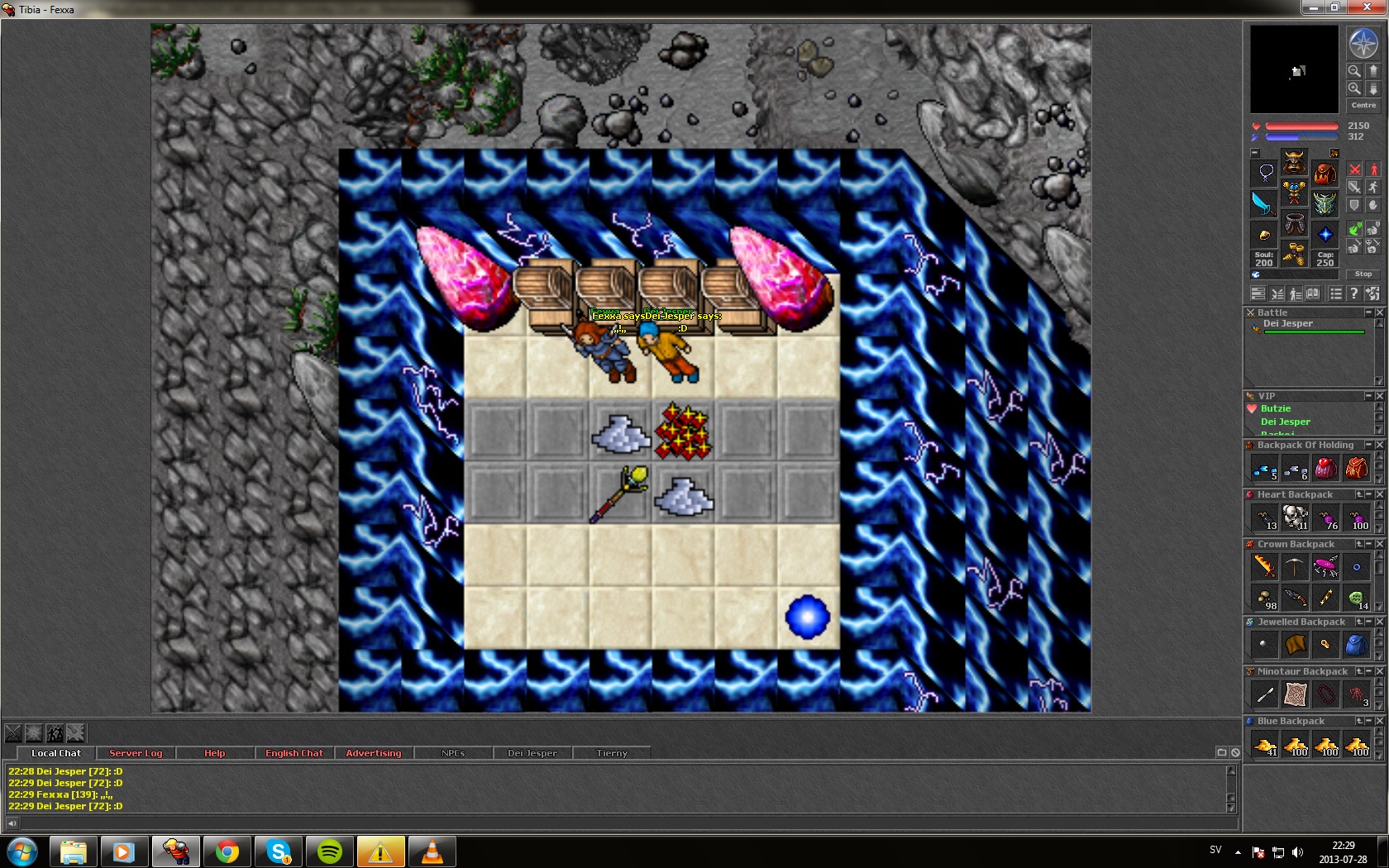Target Dei Jesper in the Battle list
This screenshot has height=868, width=1389.
click(1287, 324)
